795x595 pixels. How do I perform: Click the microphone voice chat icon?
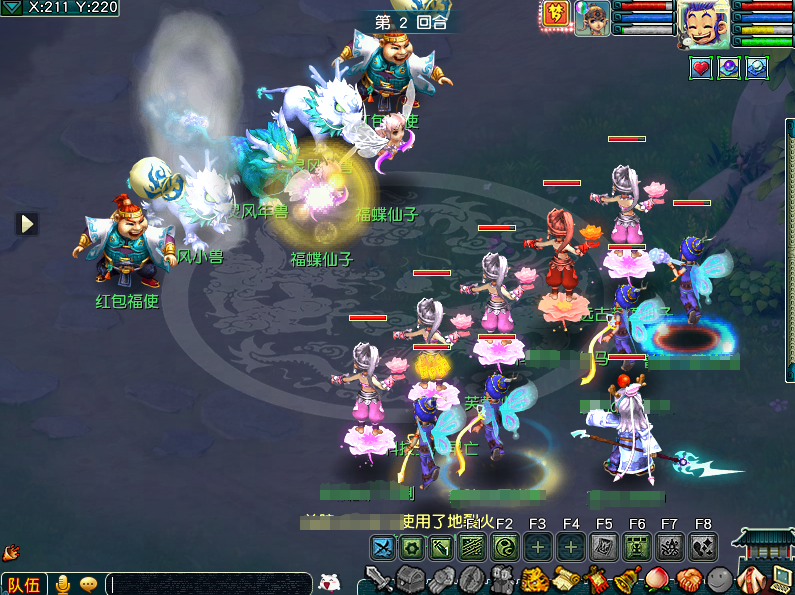coord(63,584)
